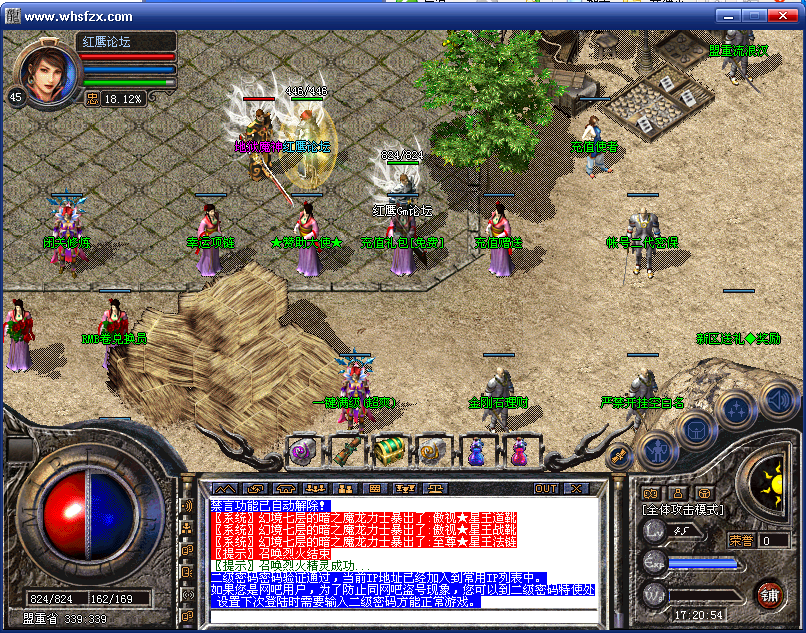Image resolution: width=806 pixels, height=633 pixels.
Task: Select the blue potion bottle belt slot
Action: pos(476,451)
